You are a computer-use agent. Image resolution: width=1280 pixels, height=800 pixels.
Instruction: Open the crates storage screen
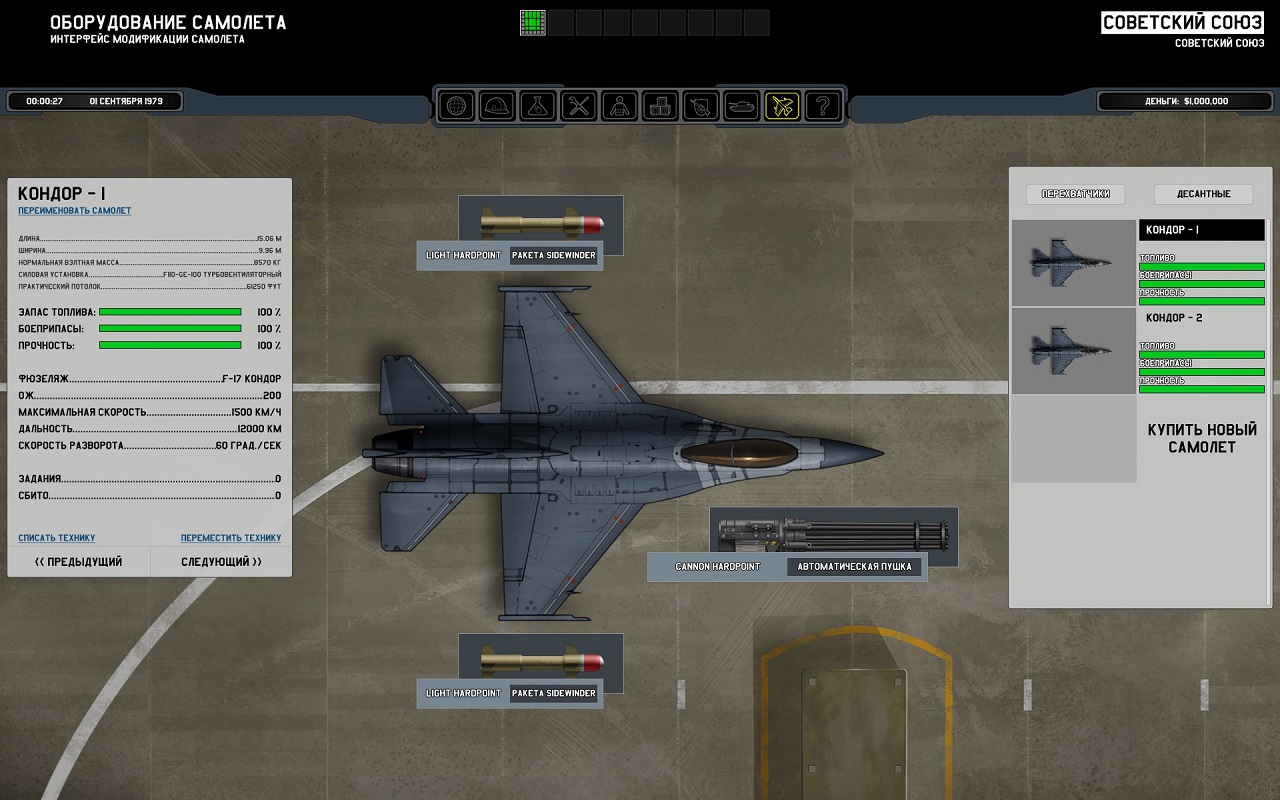pos(660,105)
